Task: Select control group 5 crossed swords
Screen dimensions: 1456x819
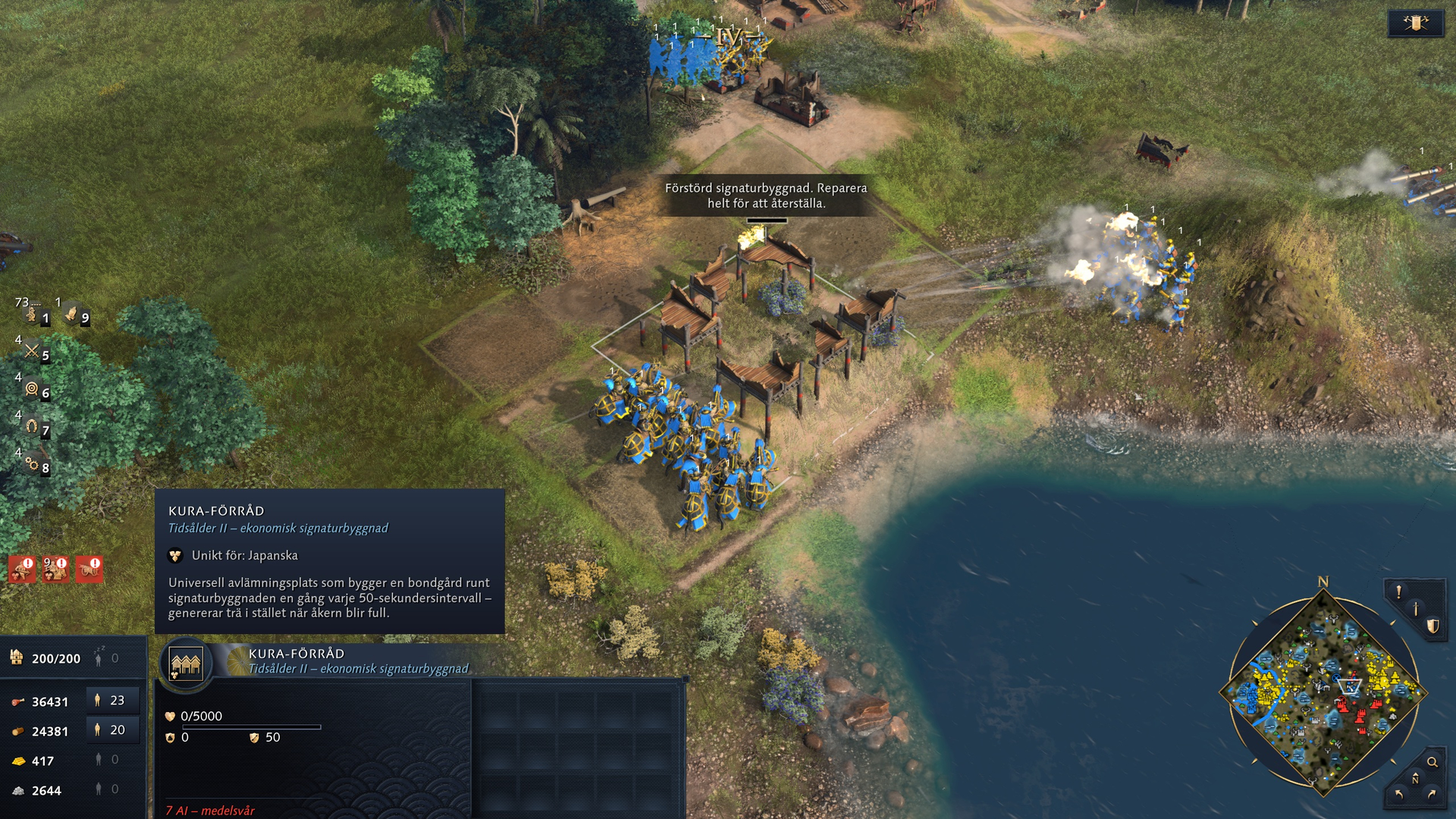Action: (x=33, y=350)
